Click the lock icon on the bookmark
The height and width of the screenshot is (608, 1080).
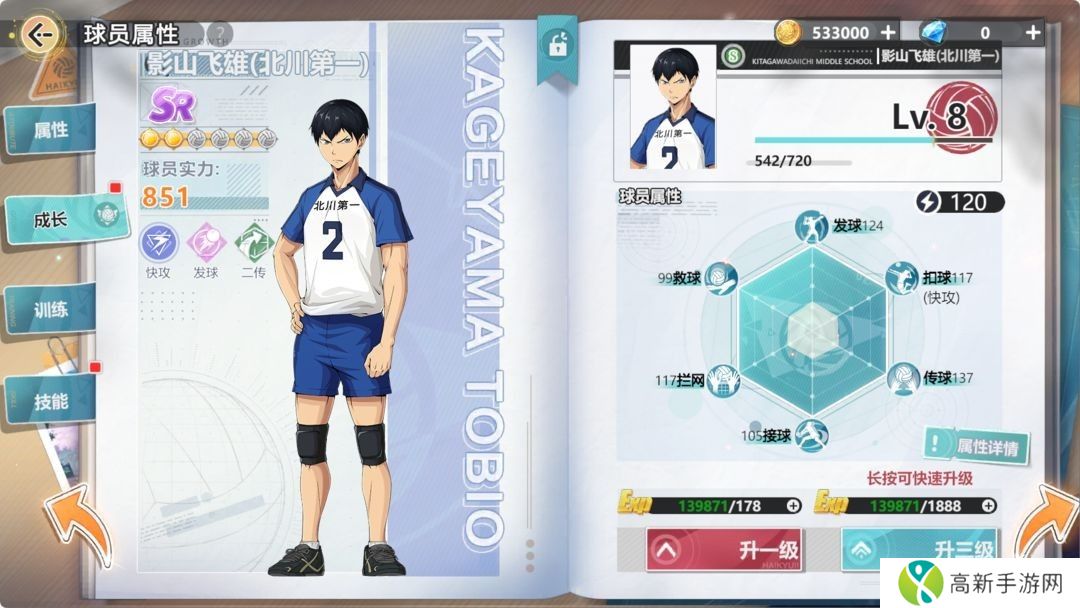pos(555,45)
